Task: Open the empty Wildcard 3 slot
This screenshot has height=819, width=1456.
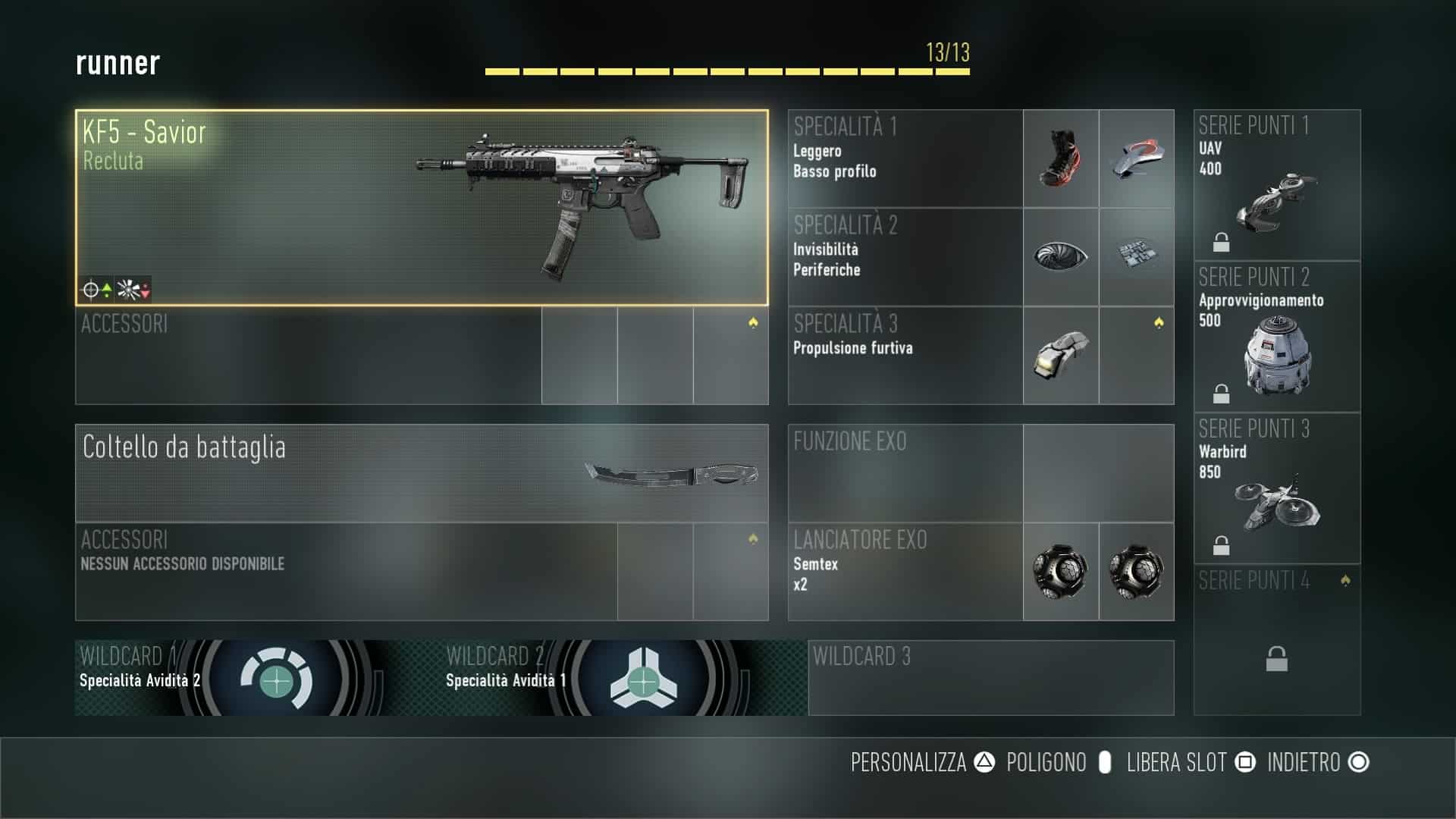Action: click(990, 678)
